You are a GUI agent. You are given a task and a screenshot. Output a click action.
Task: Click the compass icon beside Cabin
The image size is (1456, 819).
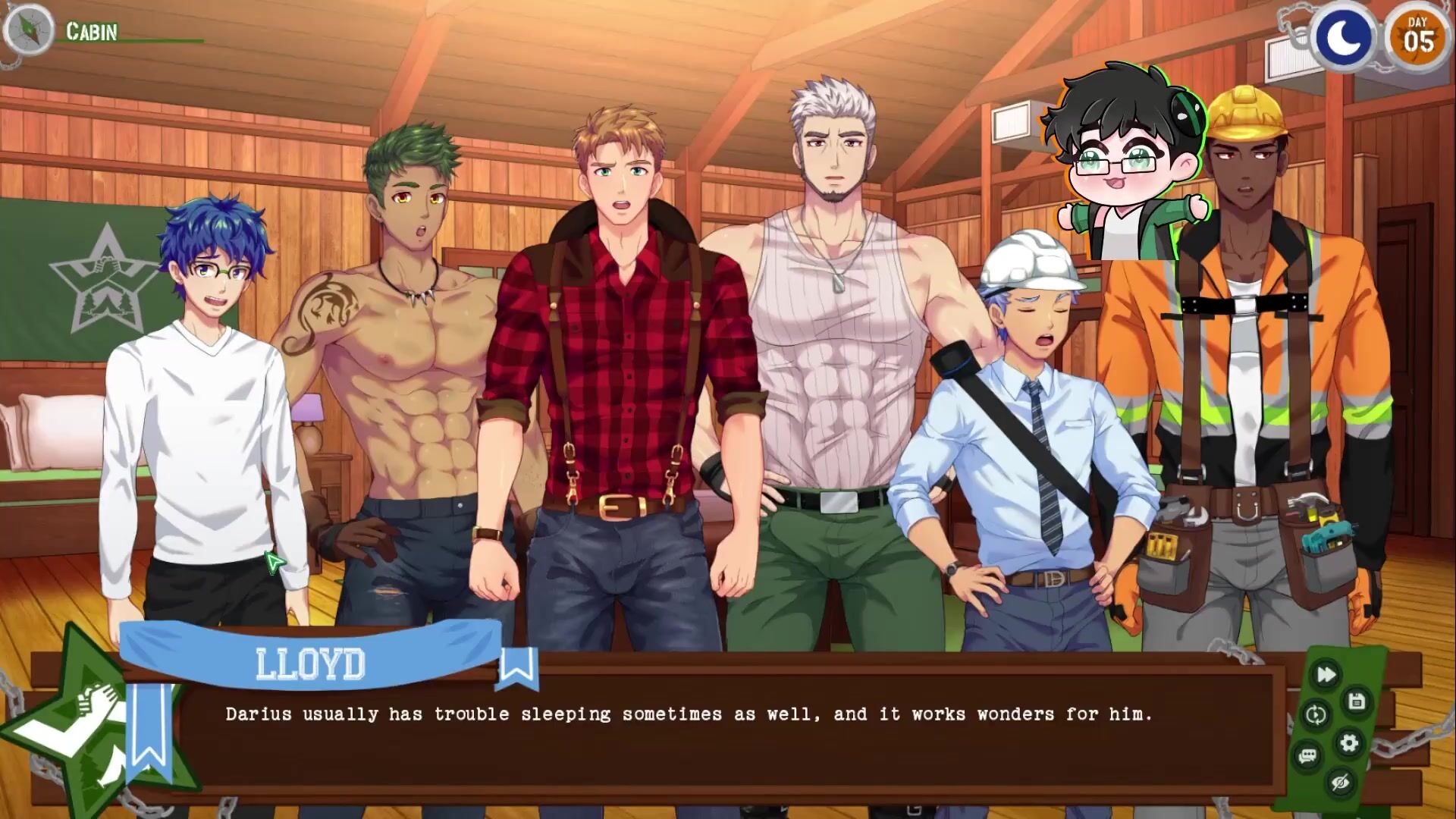click(28, 30)
